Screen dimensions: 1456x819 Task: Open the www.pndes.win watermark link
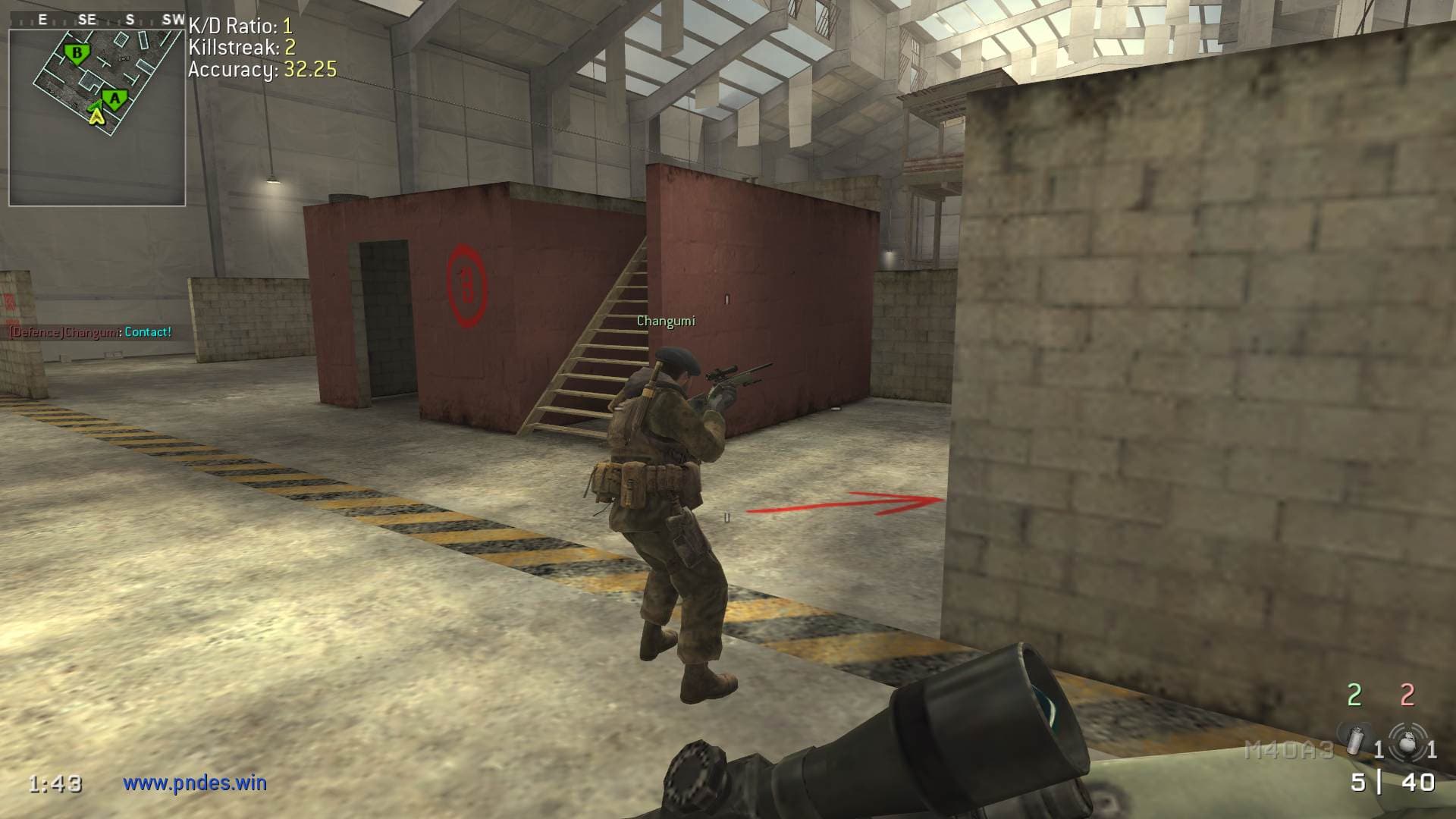[x=195, y=783]
